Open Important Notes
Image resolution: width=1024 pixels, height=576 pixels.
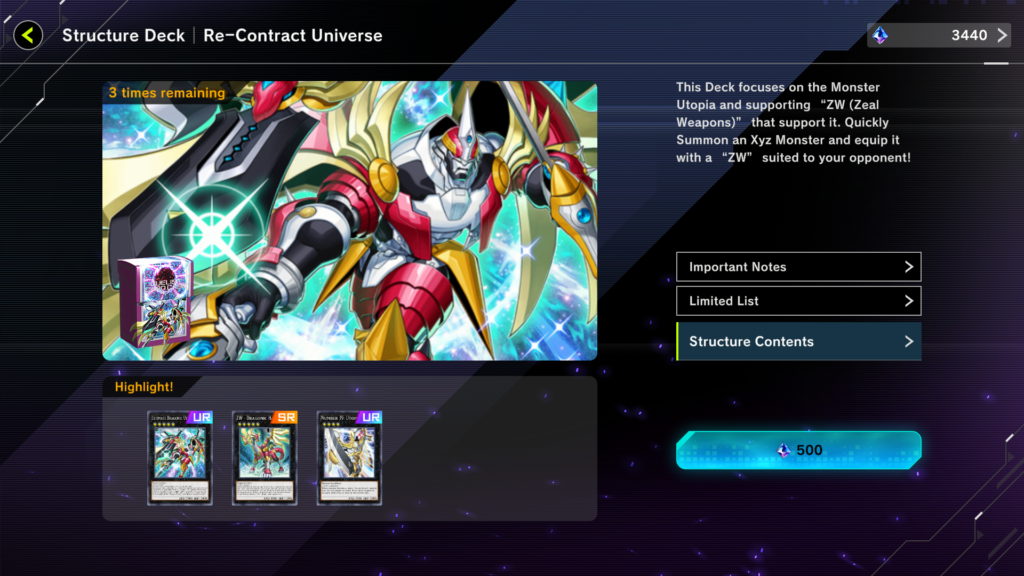point(798,267)
